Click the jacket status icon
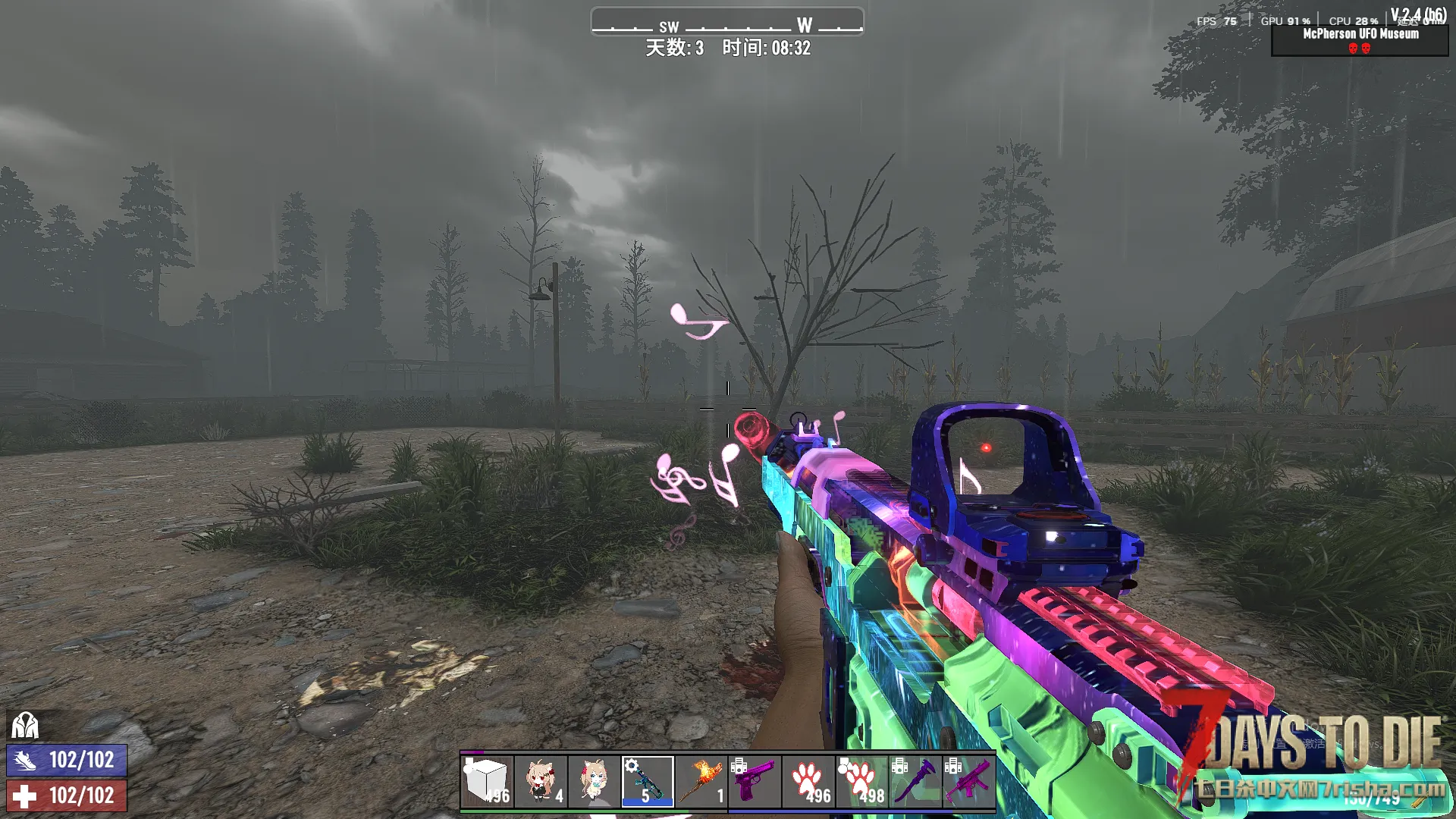The width and height of the screenshot is (1456, 819). point(24,726)
